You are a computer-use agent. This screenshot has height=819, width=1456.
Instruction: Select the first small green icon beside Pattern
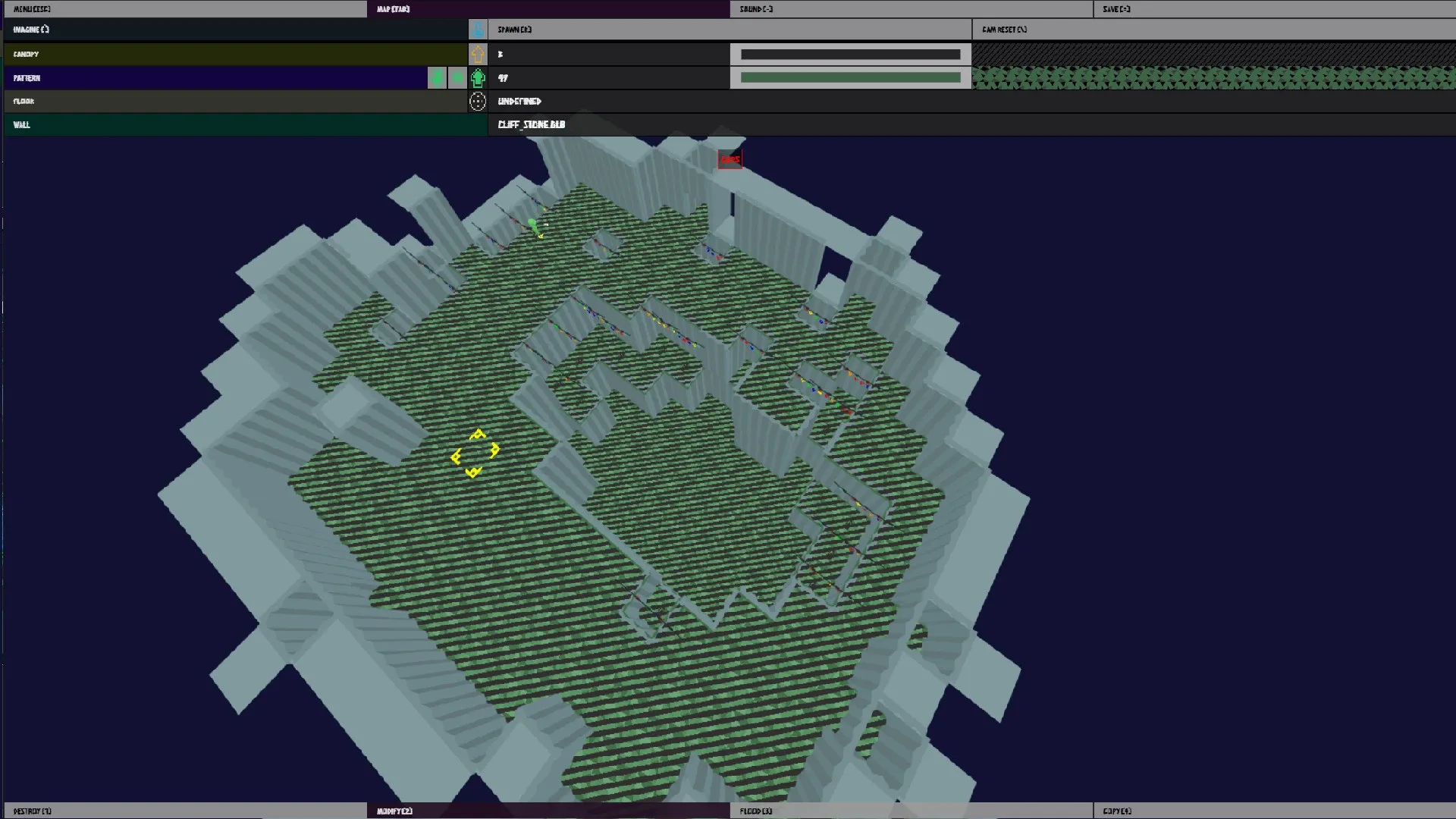[438, 77]
